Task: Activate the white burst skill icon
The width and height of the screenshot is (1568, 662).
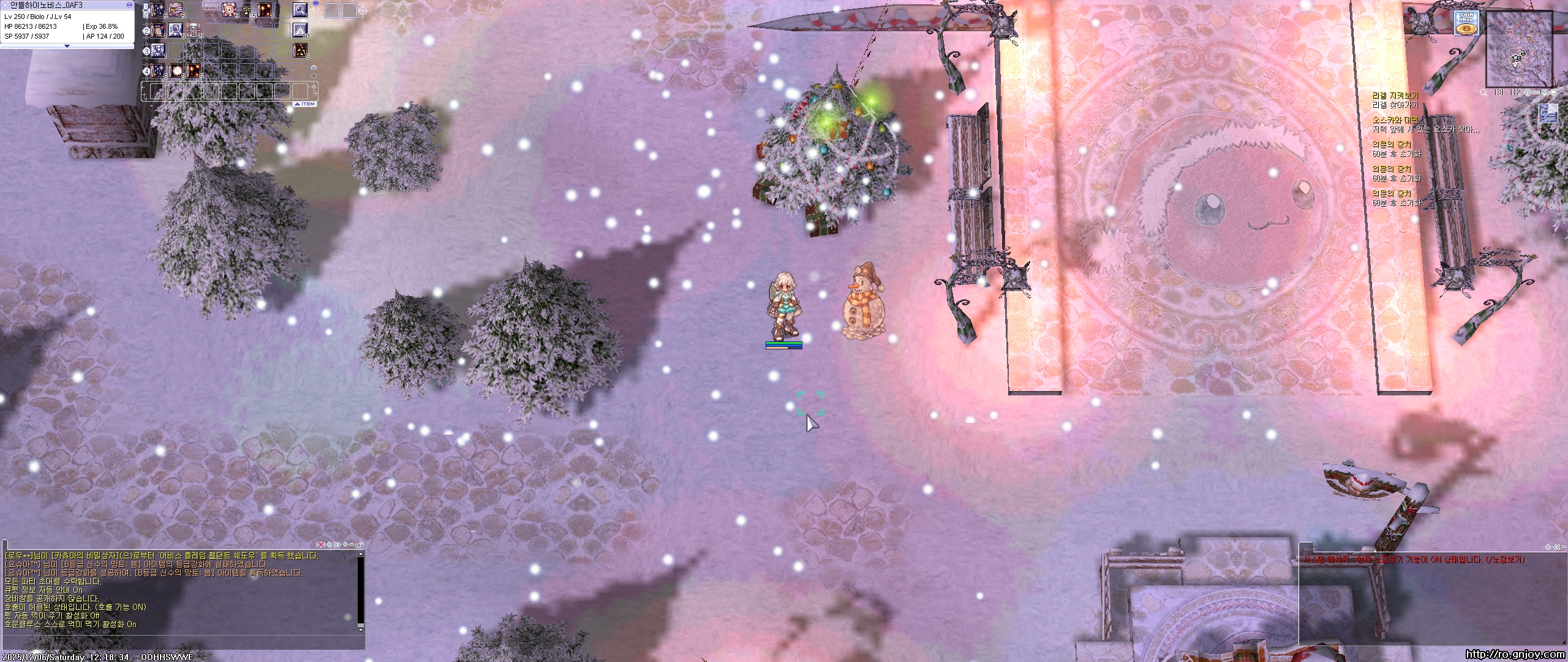Action: (176, 70)
